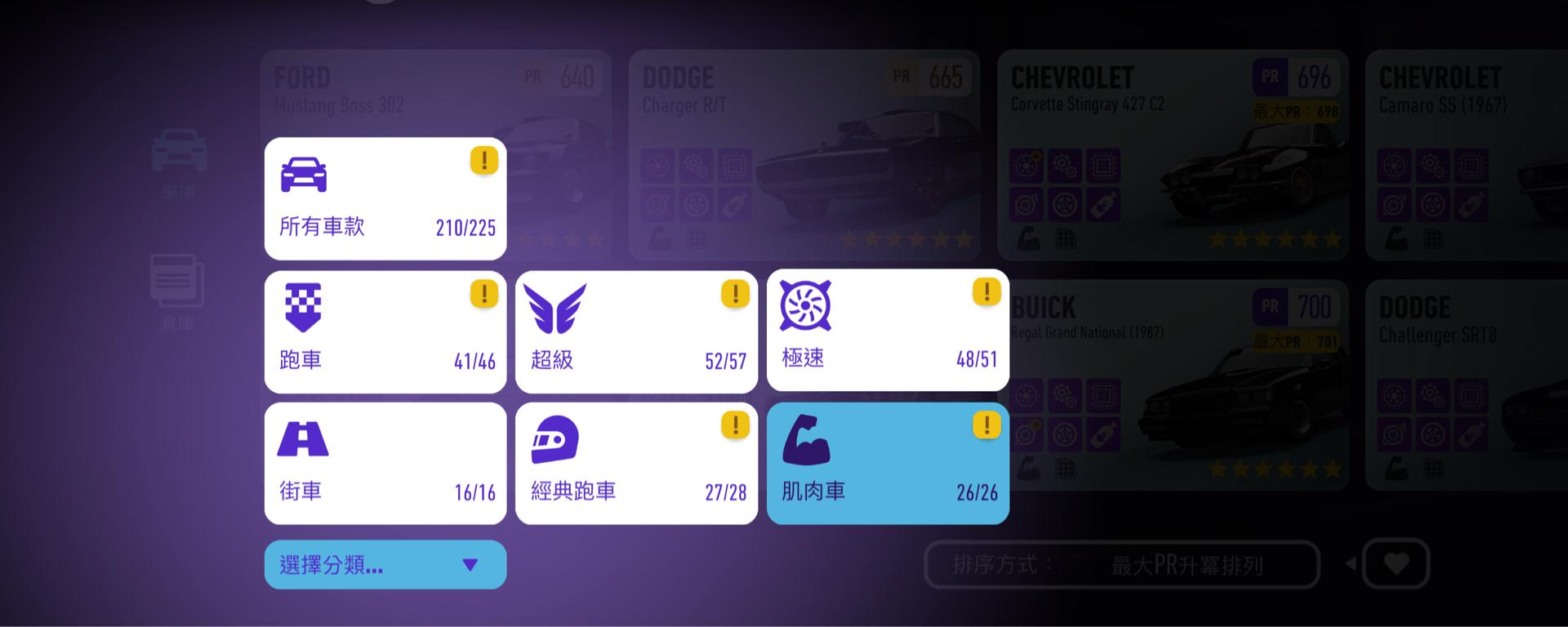
Task: Select the turbine icon for 極速 category
Action: [807, 307]
